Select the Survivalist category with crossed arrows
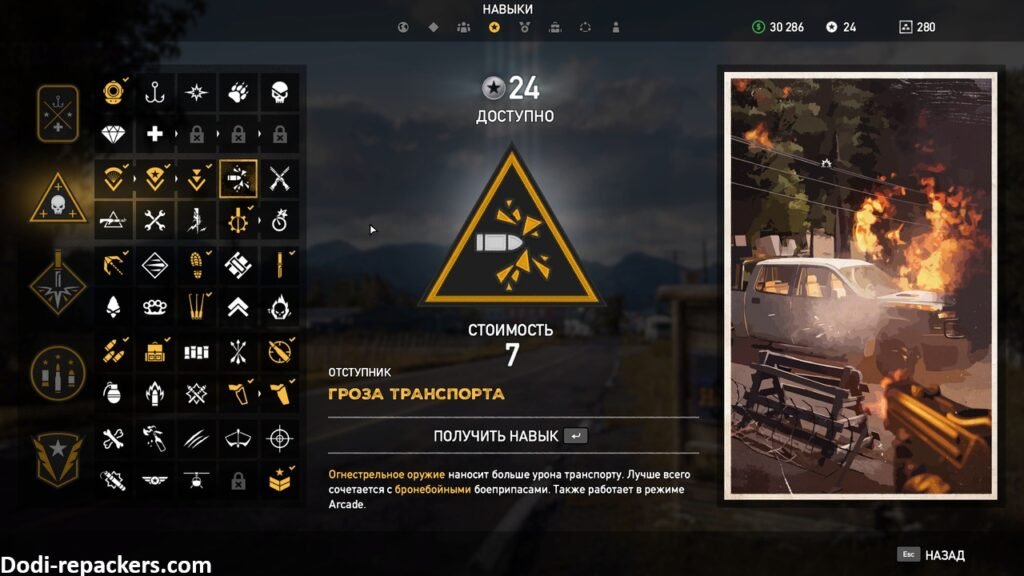The image size is (1024, 576). coord(57,114)
